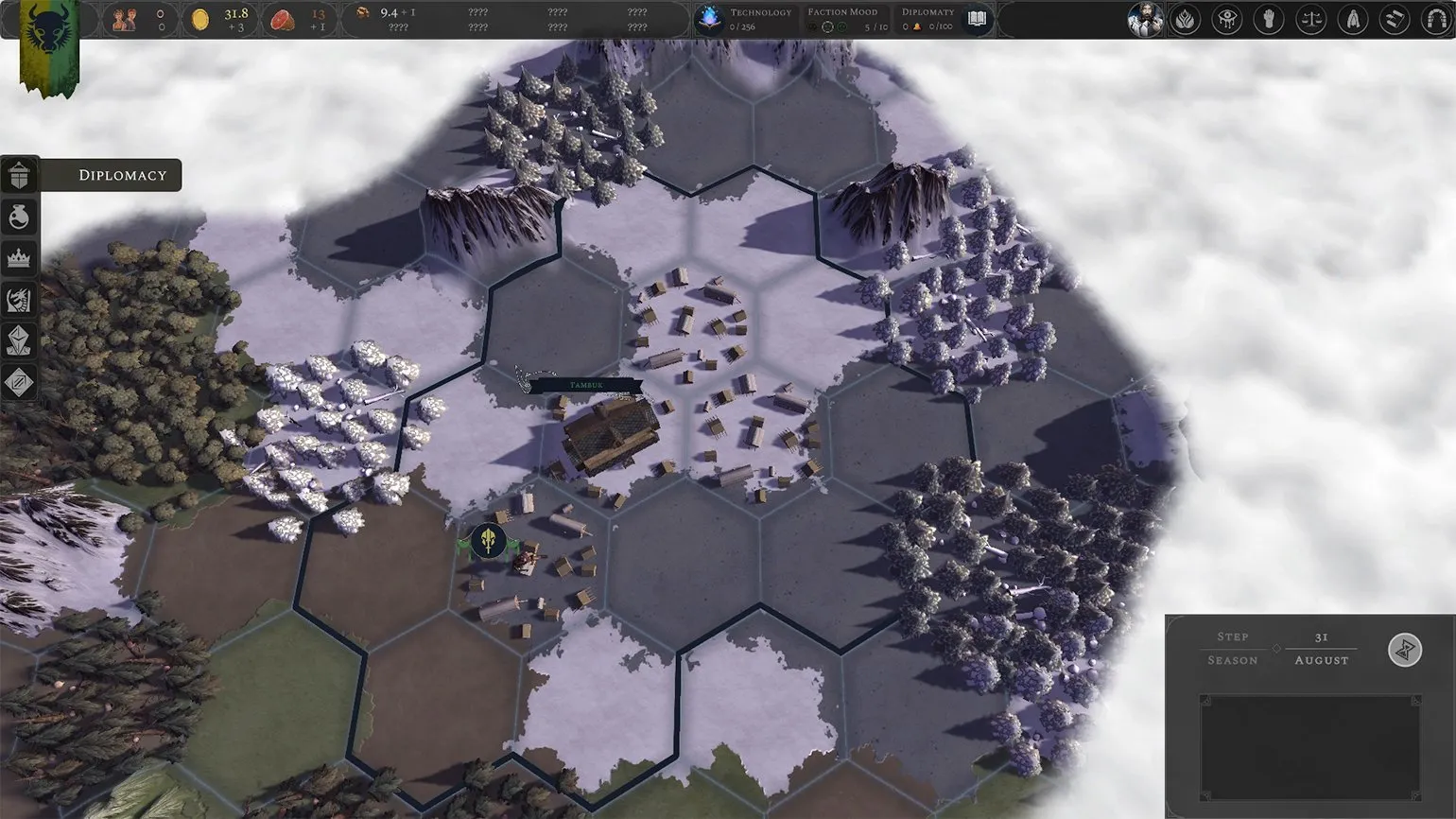The height and width of the screenshot is (819, 1456).
Task: Click the potion flask sidebar icon
Action: [20, 218]
